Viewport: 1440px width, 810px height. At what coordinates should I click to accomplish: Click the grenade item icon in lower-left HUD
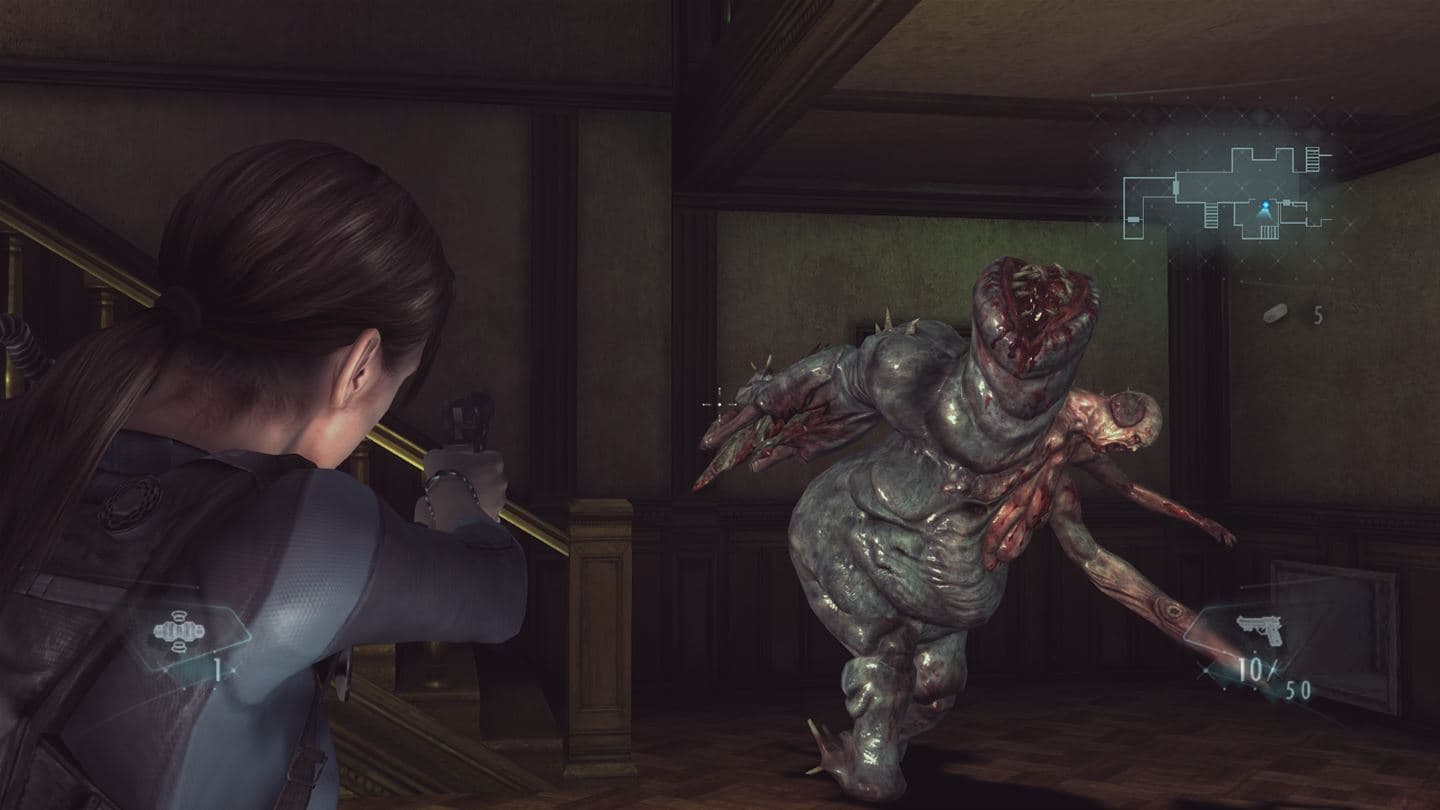[x=178, y=631]
